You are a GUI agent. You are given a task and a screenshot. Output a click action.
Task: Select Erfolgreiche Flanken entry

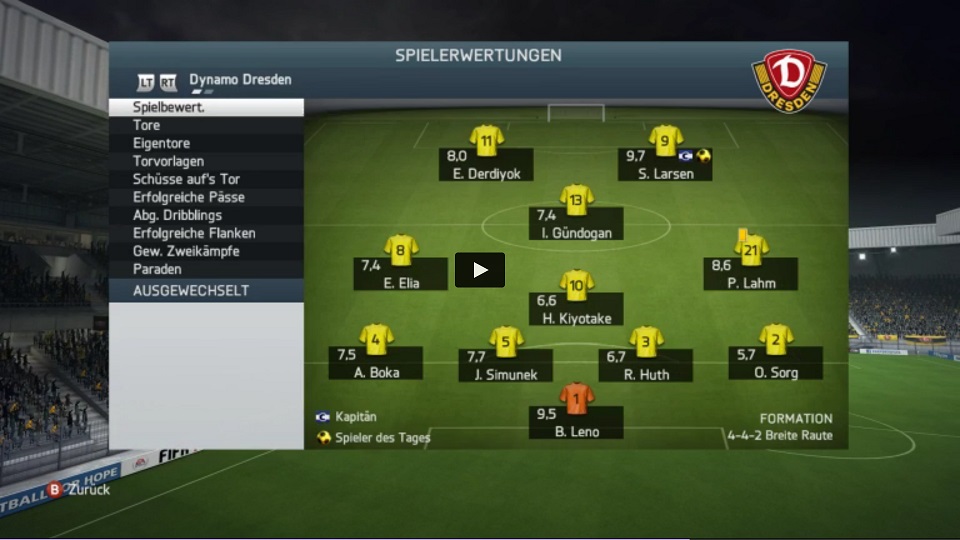tap(205, 233)
